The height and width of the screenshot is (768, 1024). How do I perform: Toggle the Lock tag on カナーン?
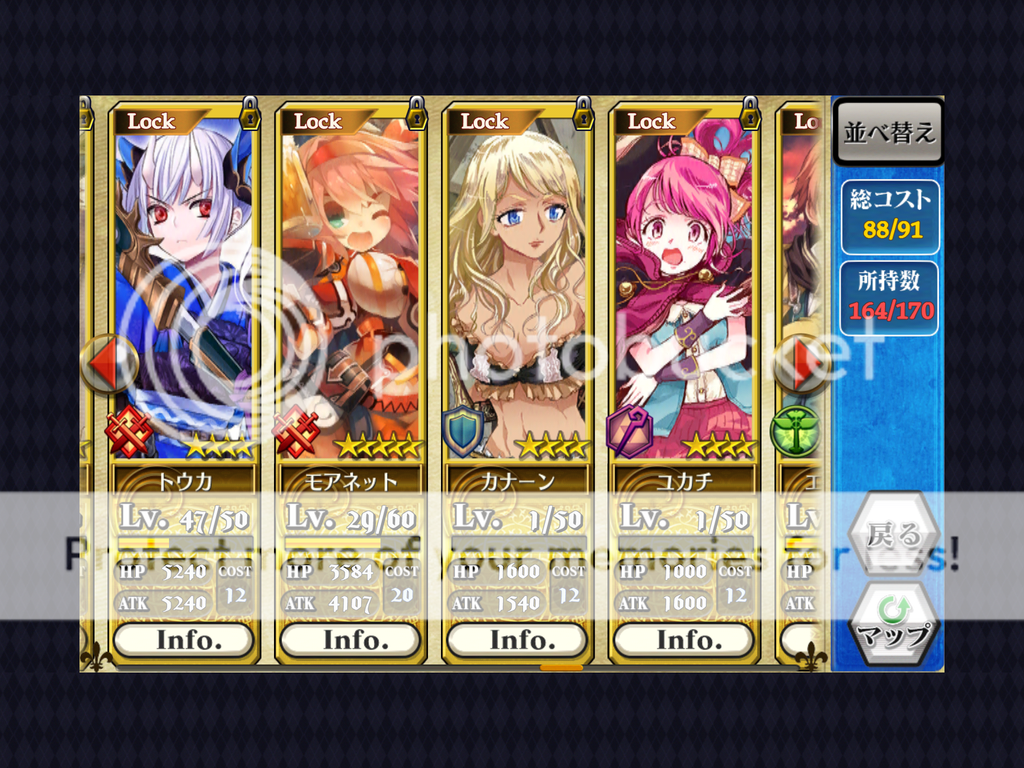pos(487,121)
